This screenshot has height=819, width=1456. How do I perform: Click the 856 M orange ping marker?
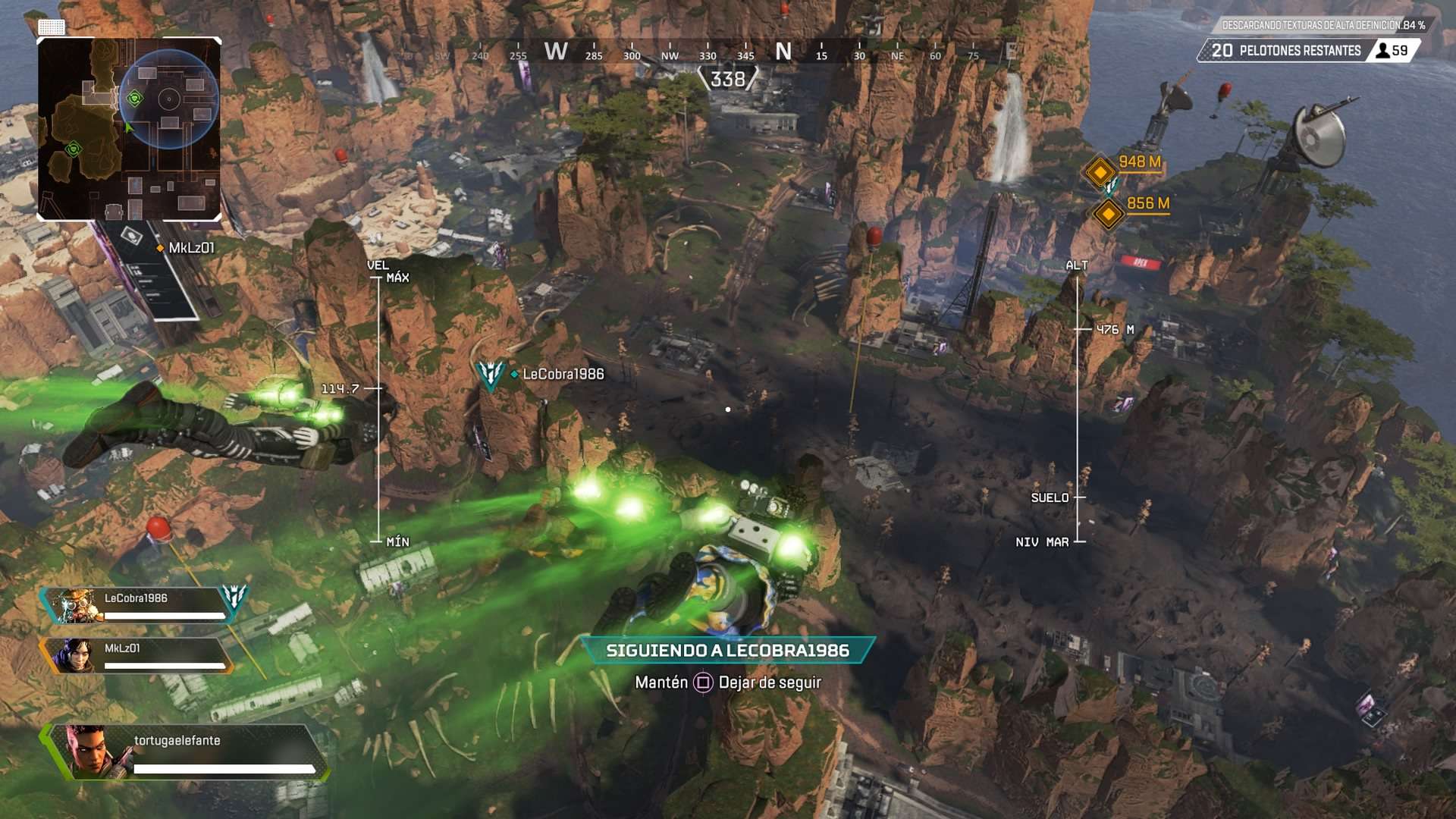point(1109,215)
